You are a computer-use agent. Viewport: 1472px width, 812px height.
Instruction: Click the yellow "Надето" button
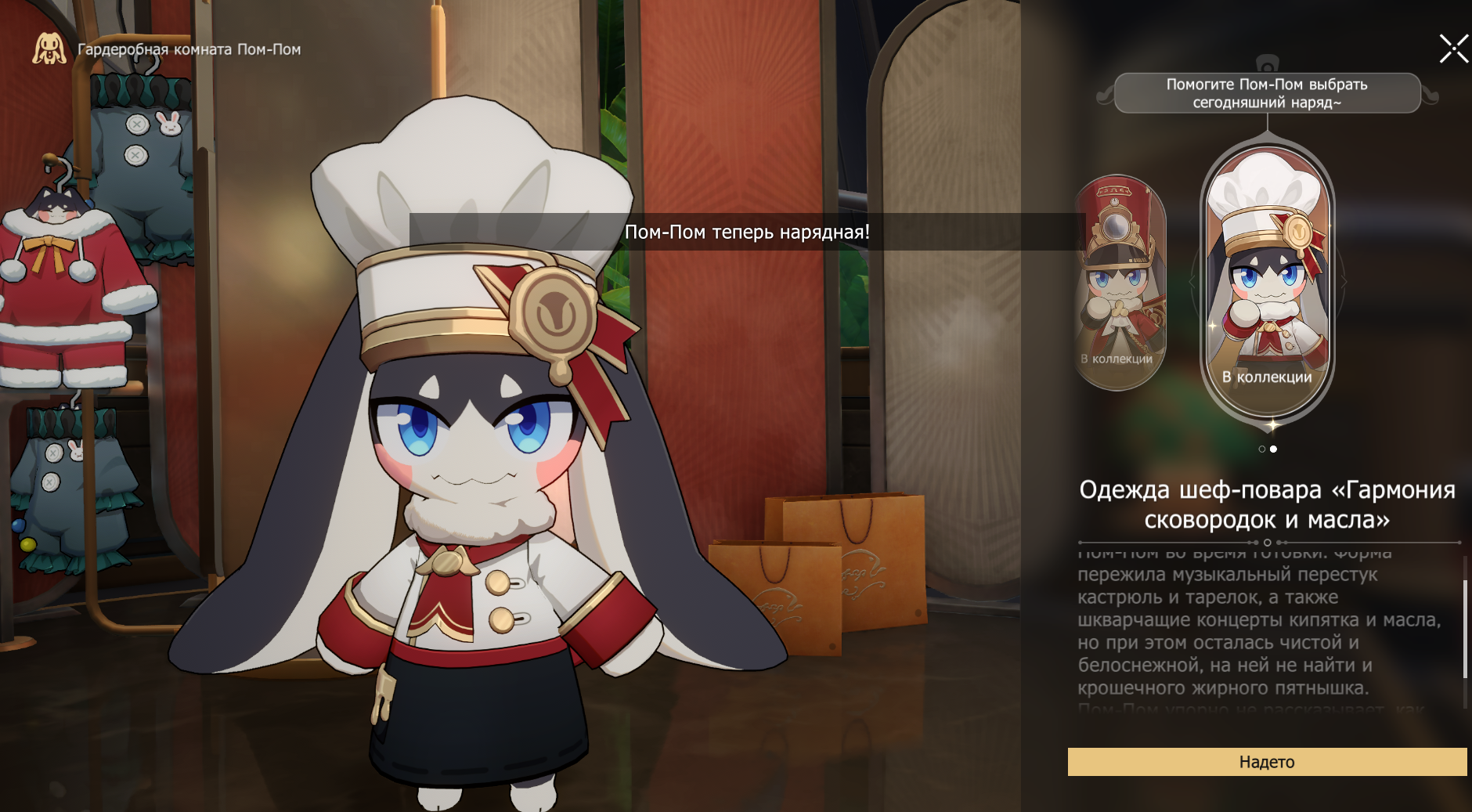1267,762
